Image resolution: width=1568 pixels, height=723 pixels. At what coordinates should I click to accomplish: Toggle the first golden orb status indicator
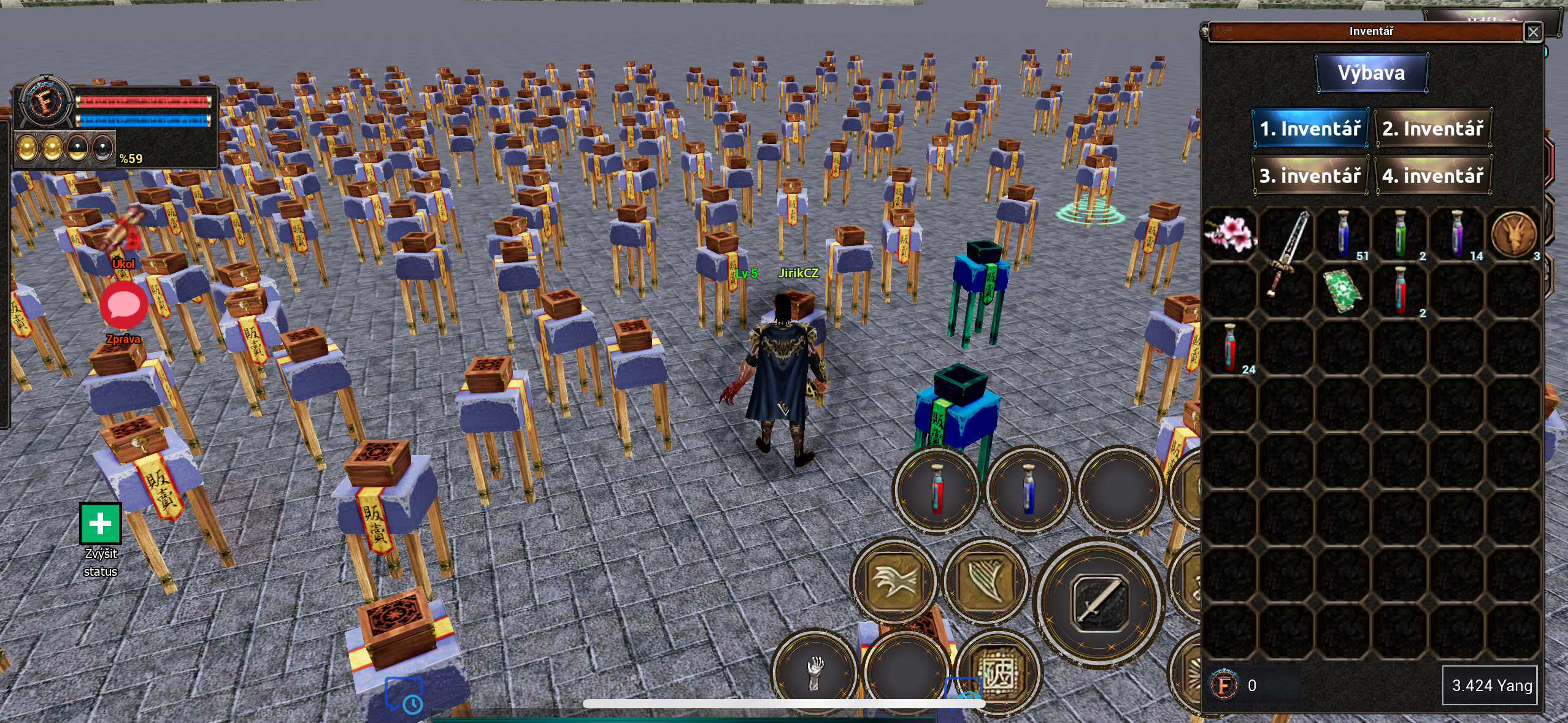[x=27, y=149]
